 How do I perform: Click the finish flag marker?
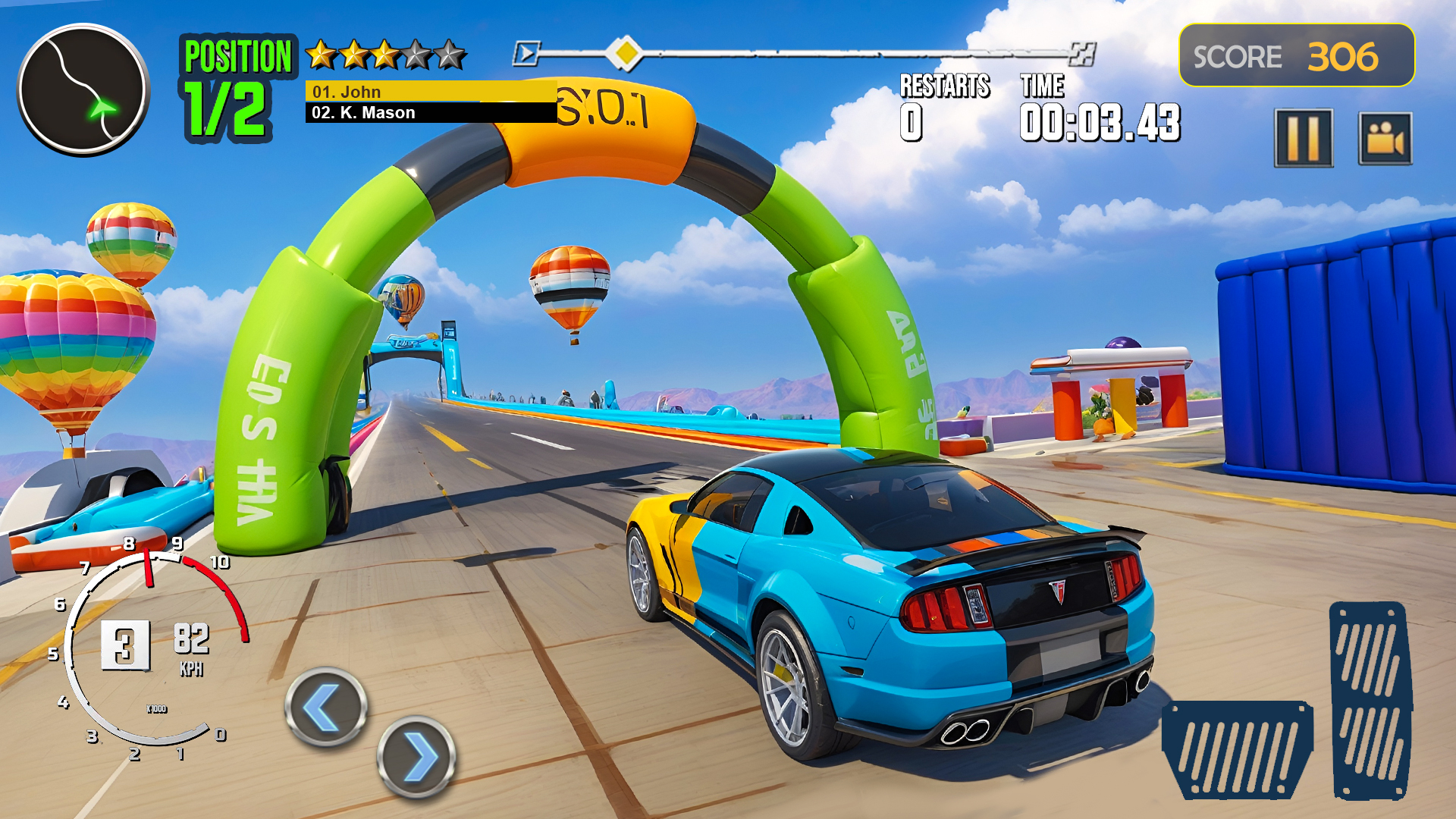(1083, 53)
